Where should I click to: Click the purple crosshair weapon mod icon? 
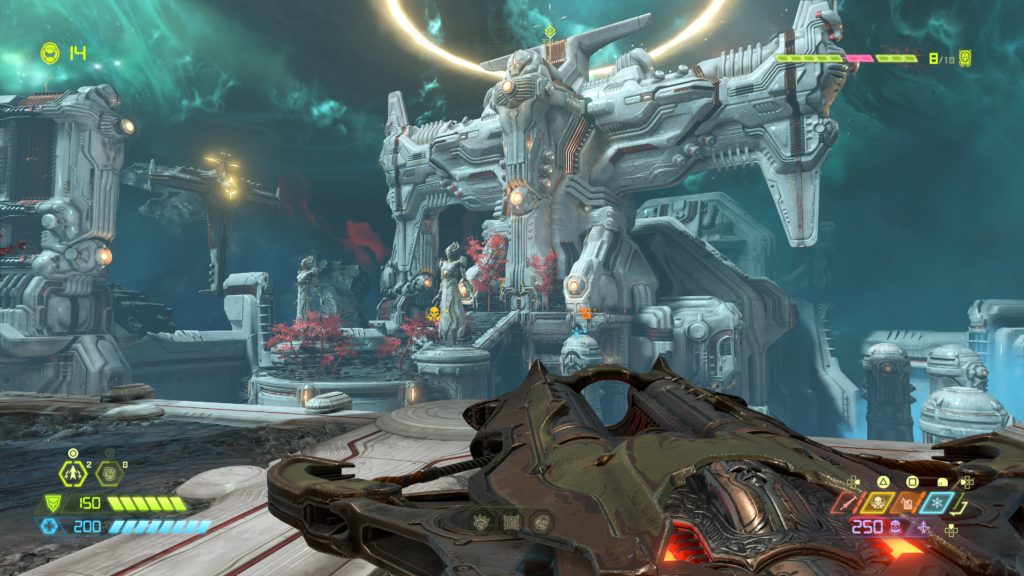pyautogui.click(x=922, y=528)
